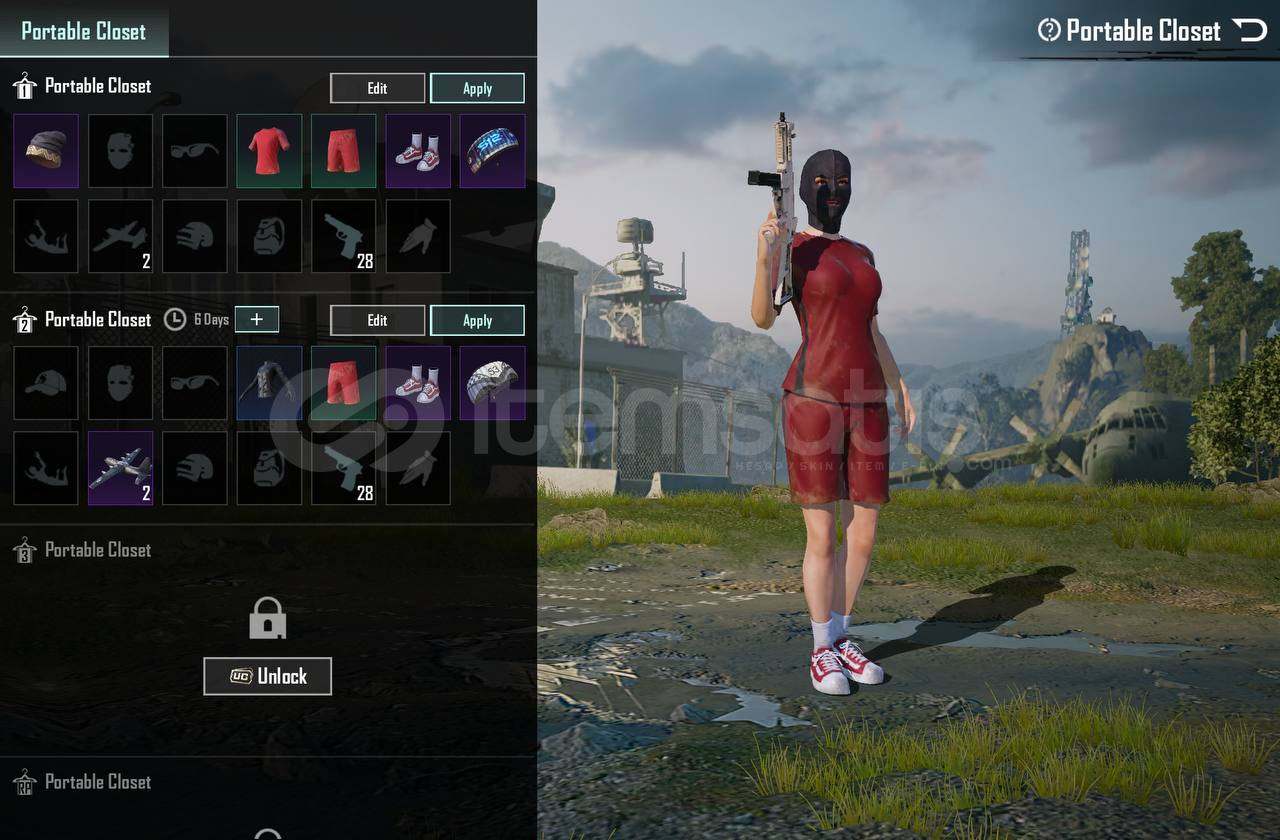Unlock the third Portable Closet with UC

[x=267, y=676]
